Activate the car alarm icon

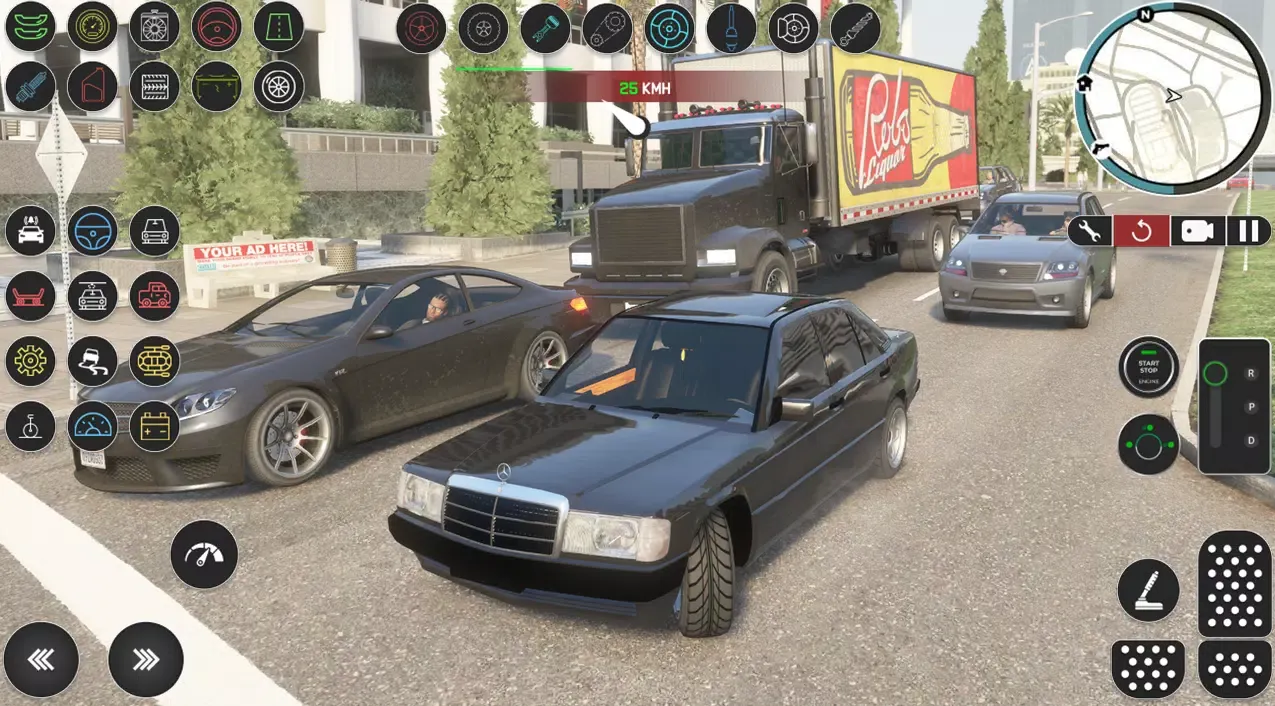pyautogui.click(x=31, y=231)
